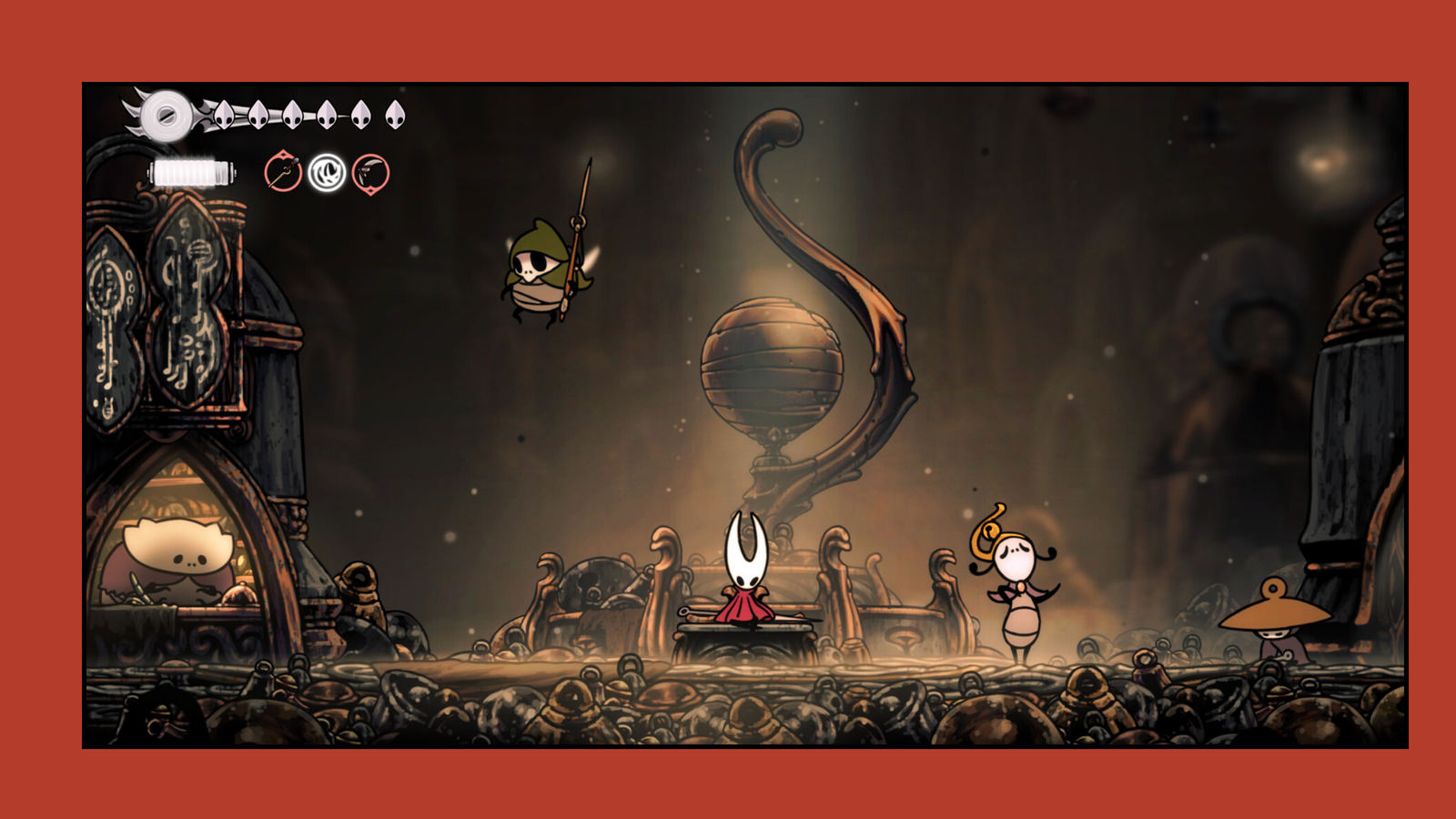Click Hornet sitting on the bench
The image size is (1456, 819).
(x=743, y=573)
